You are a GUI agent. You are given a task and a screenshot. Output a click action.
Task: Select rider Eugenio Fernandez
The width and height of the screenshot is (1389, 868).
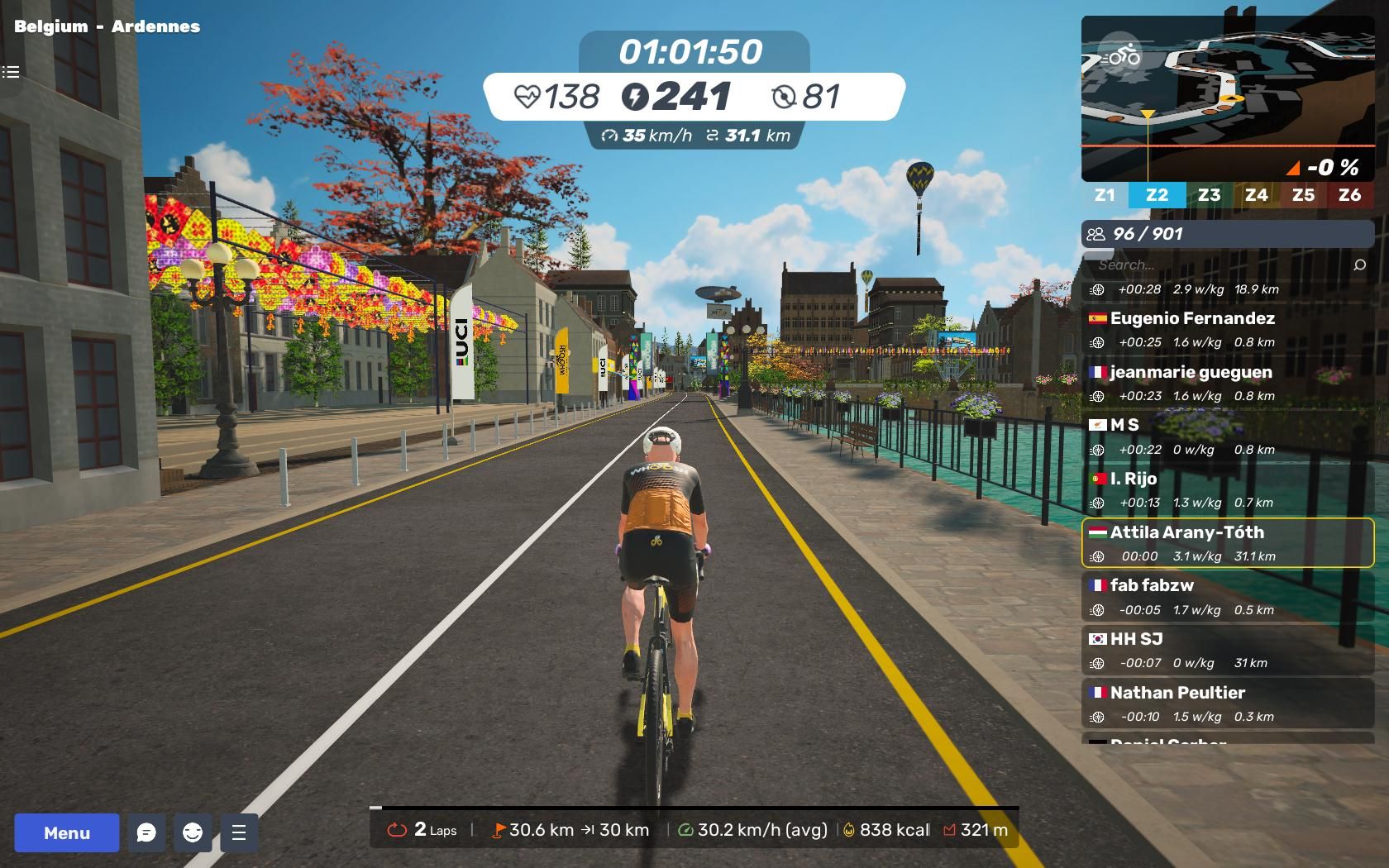coord(1227,329)
